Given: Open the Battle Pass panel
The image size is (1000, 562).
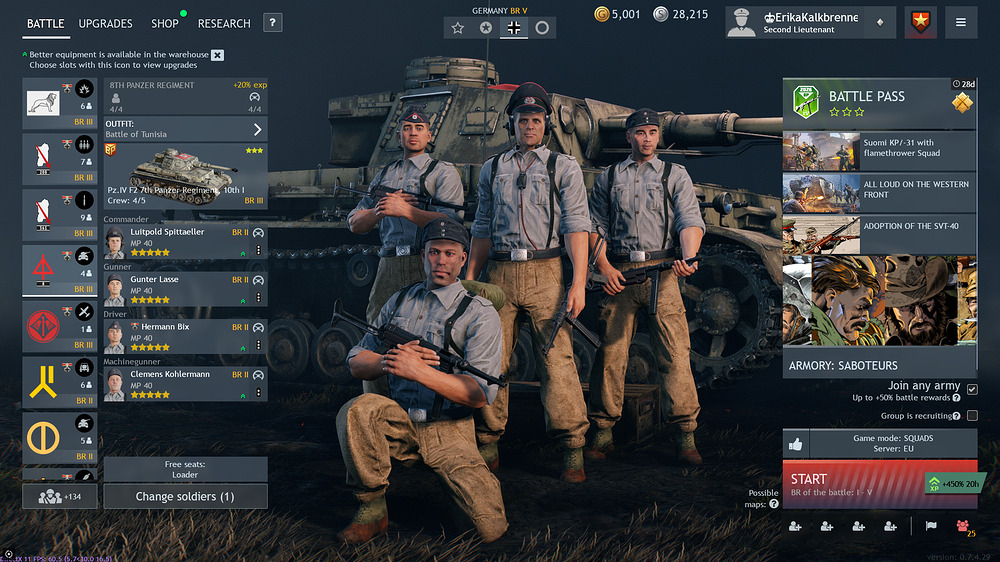Looking at the screenshot, I should pos(879,104).
